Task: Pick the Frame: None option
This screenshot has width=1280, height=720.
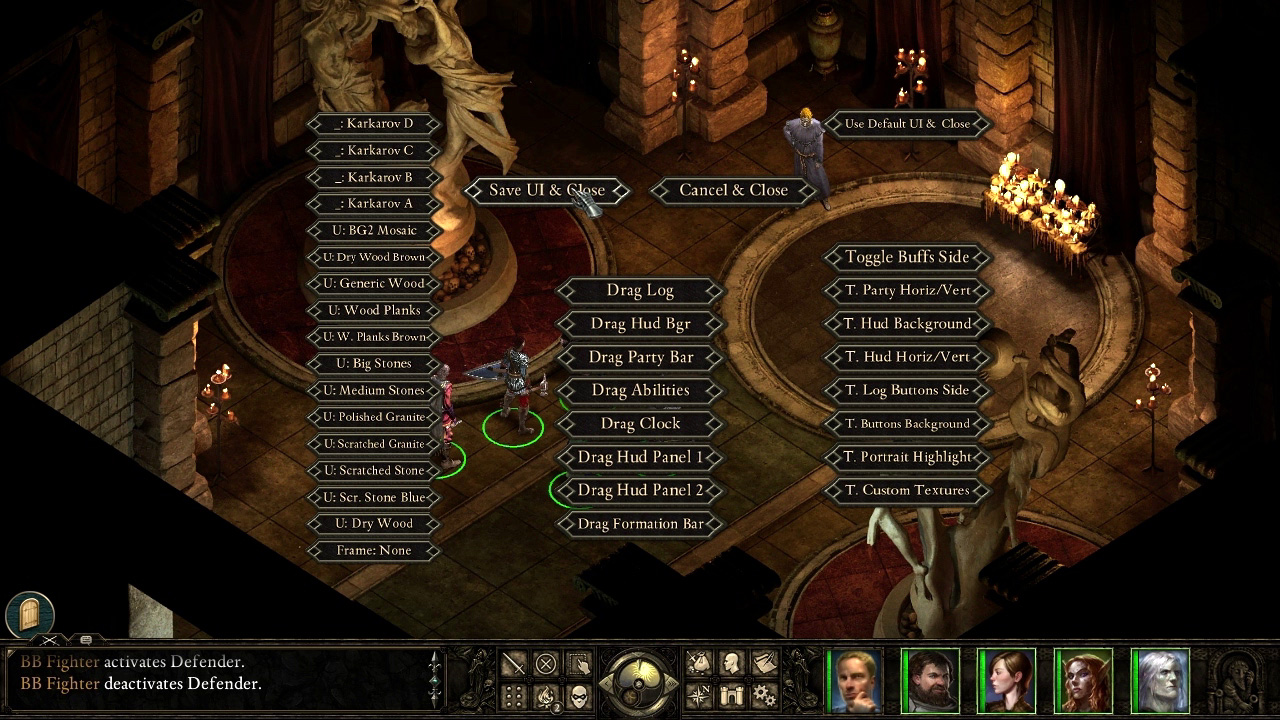Action: click(x=374, y=550)
